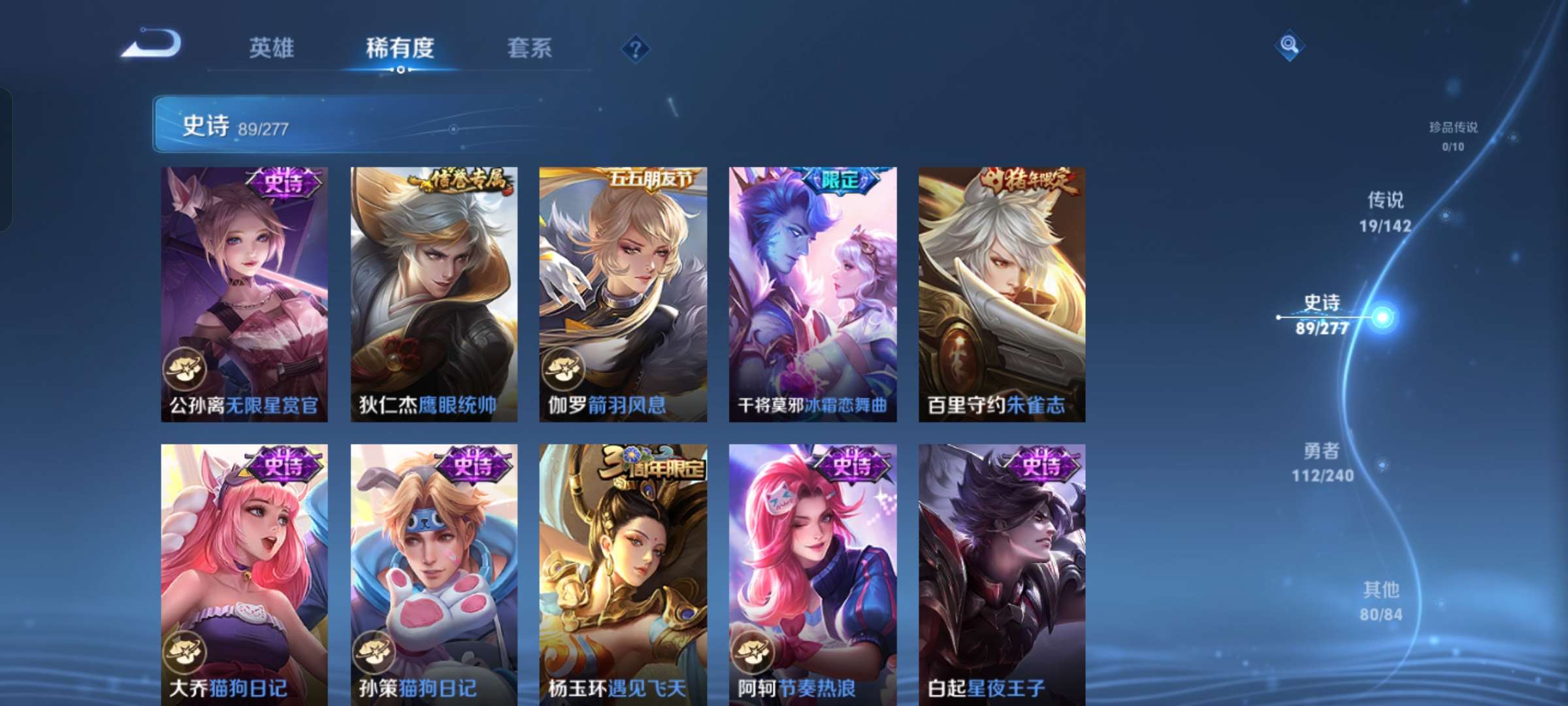Switch to the 英雄 tab

tap(271, 48)
